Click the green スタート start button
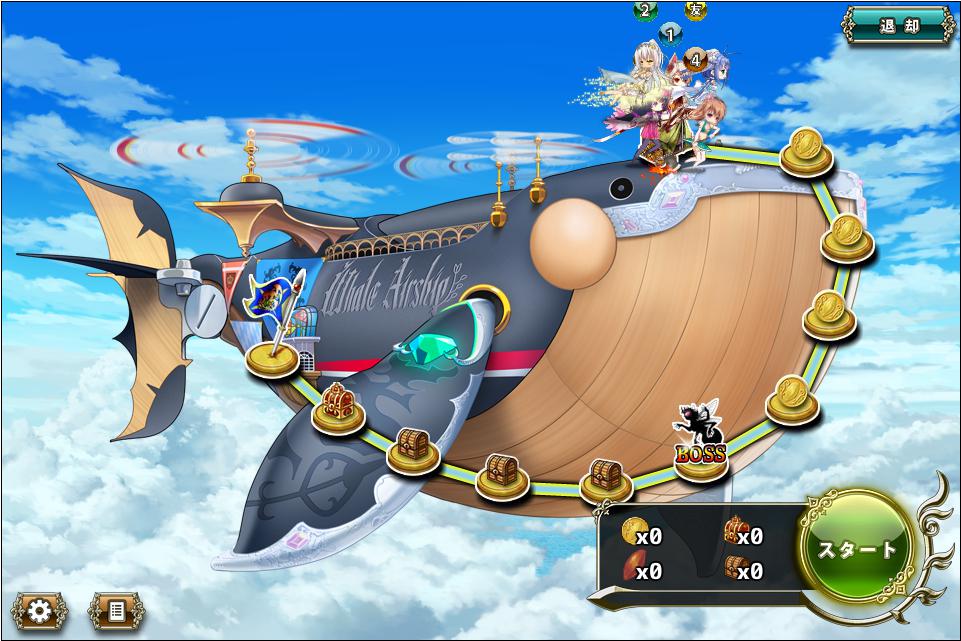This screenshot has height=641, width=961. pos(857,548)
